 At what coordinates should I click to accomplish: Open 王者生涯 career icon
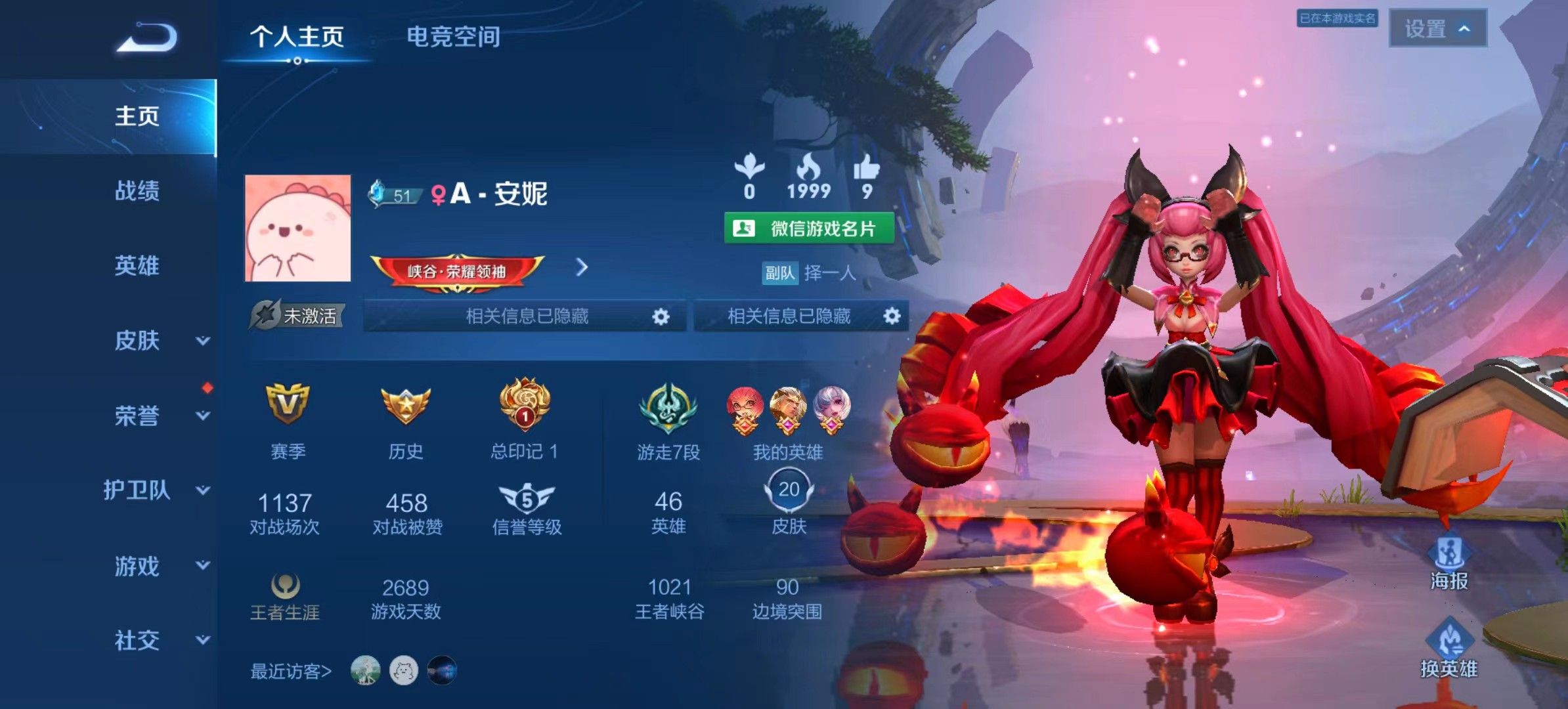point(286,590)
